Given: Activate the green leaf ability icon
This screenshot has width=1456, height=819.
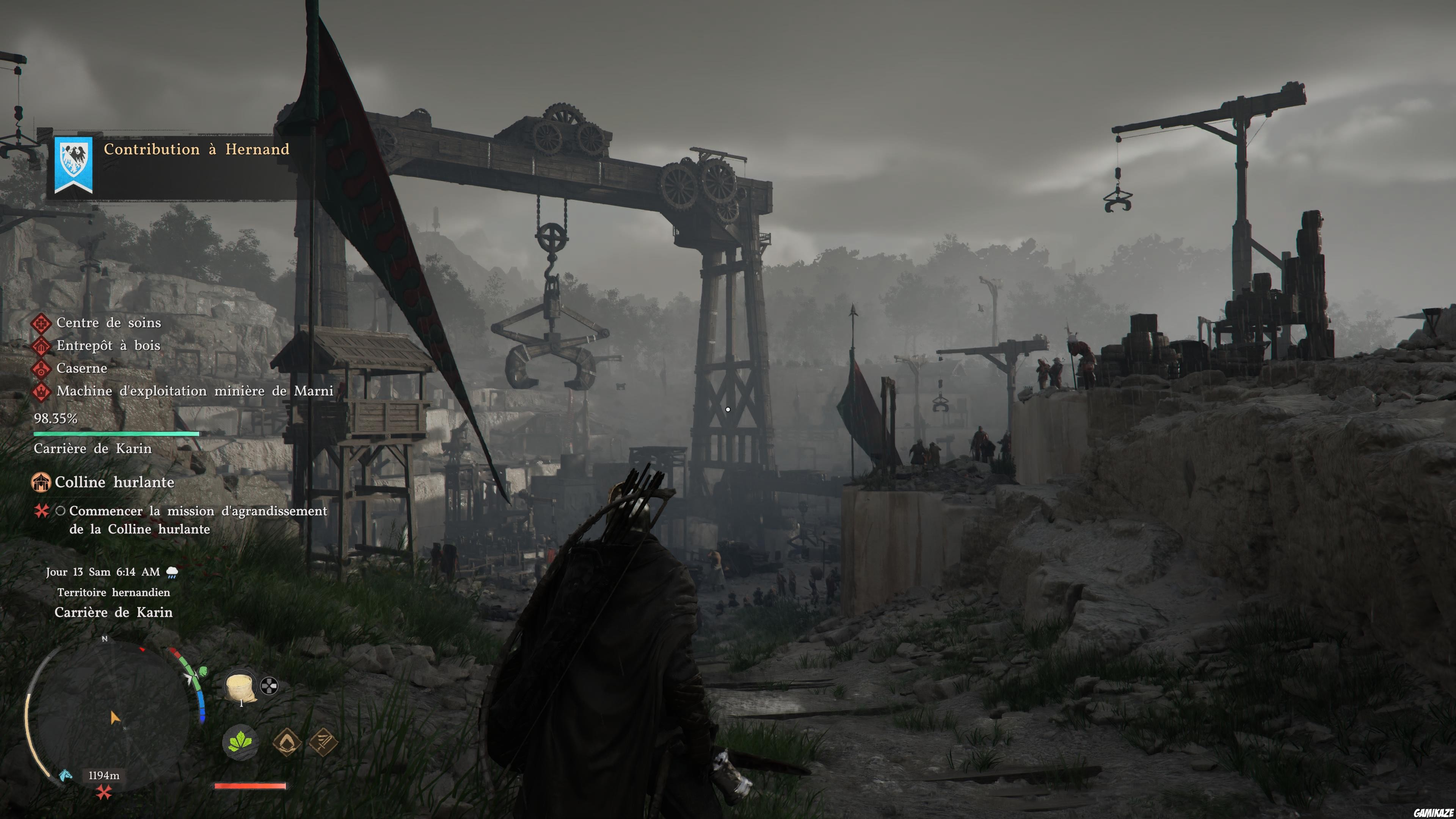Looking at the screenshot, I should tap(240, 742).
